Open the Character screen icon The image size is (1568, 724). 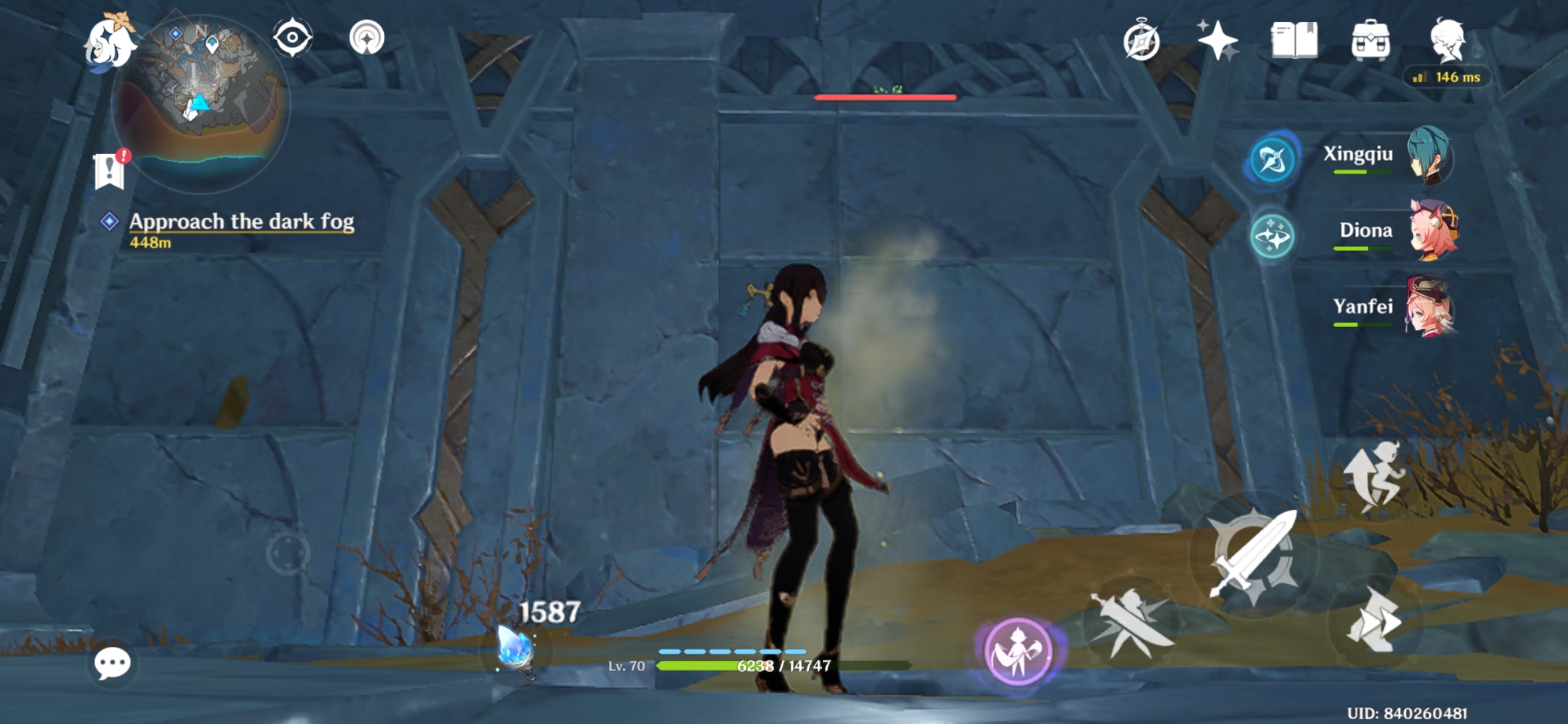(1449, 42)
